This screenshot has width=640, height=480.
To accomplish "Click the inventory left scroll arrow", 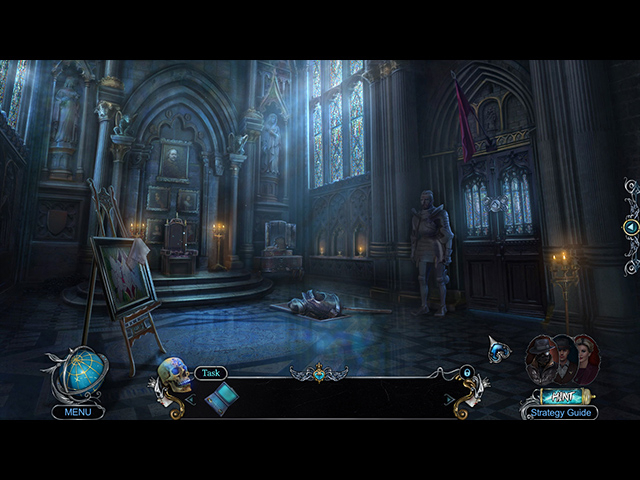I will point(190,399).
